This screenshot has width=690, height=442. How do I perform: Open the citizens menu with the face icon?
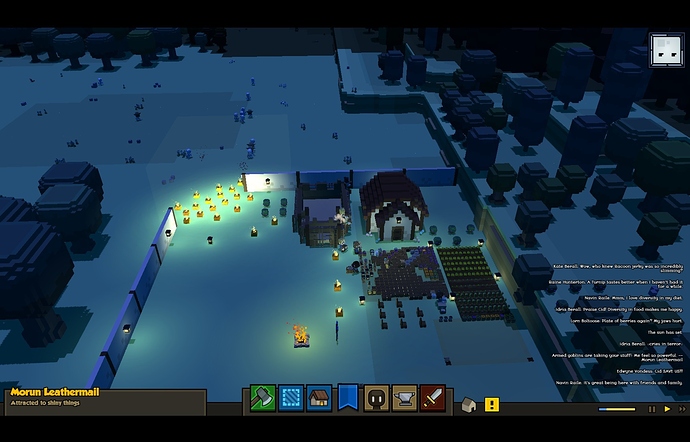tap(376, 398)
